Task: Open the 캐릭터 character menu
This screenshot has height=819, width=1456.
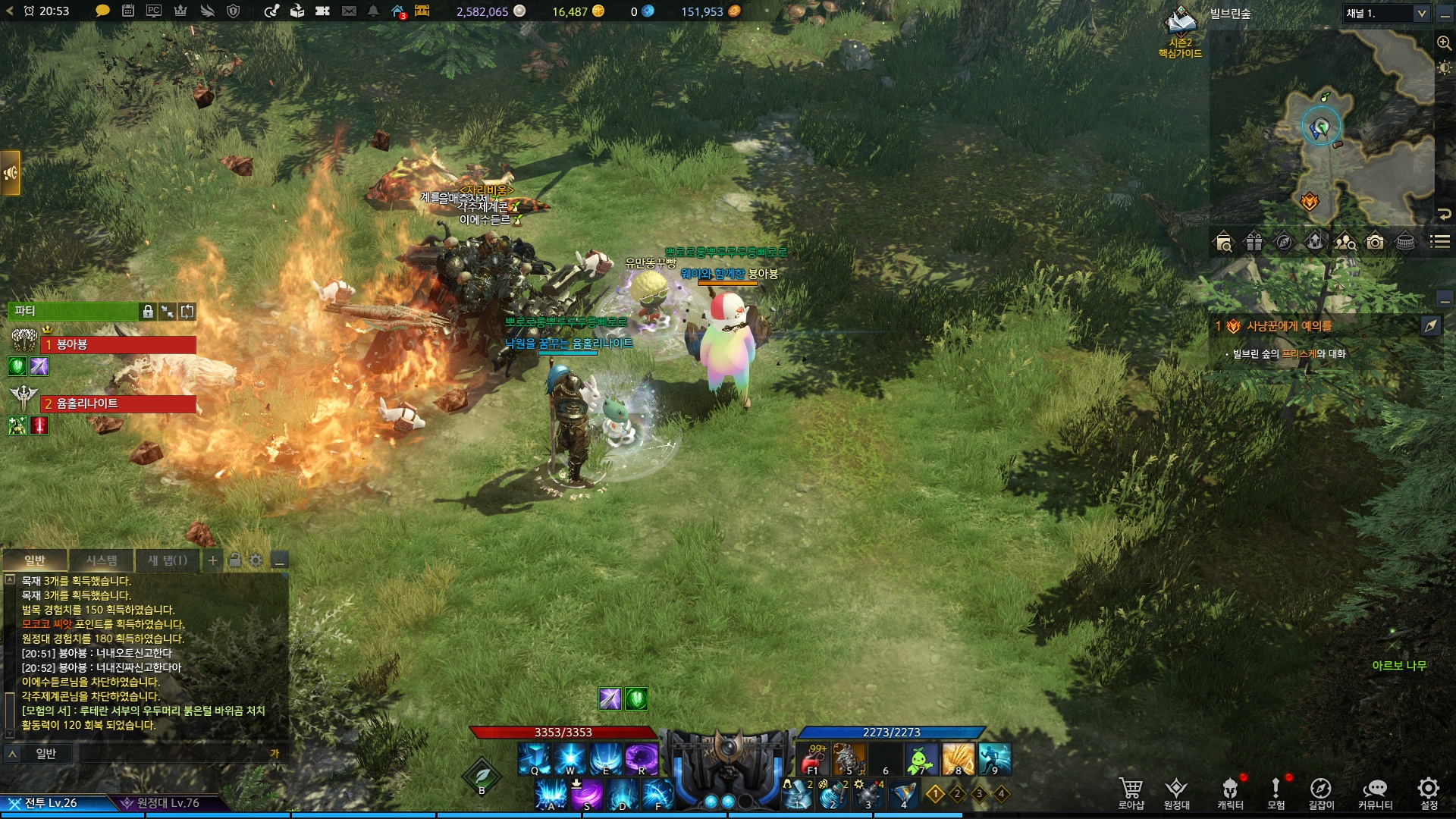Action: (x=1230, y=792)
